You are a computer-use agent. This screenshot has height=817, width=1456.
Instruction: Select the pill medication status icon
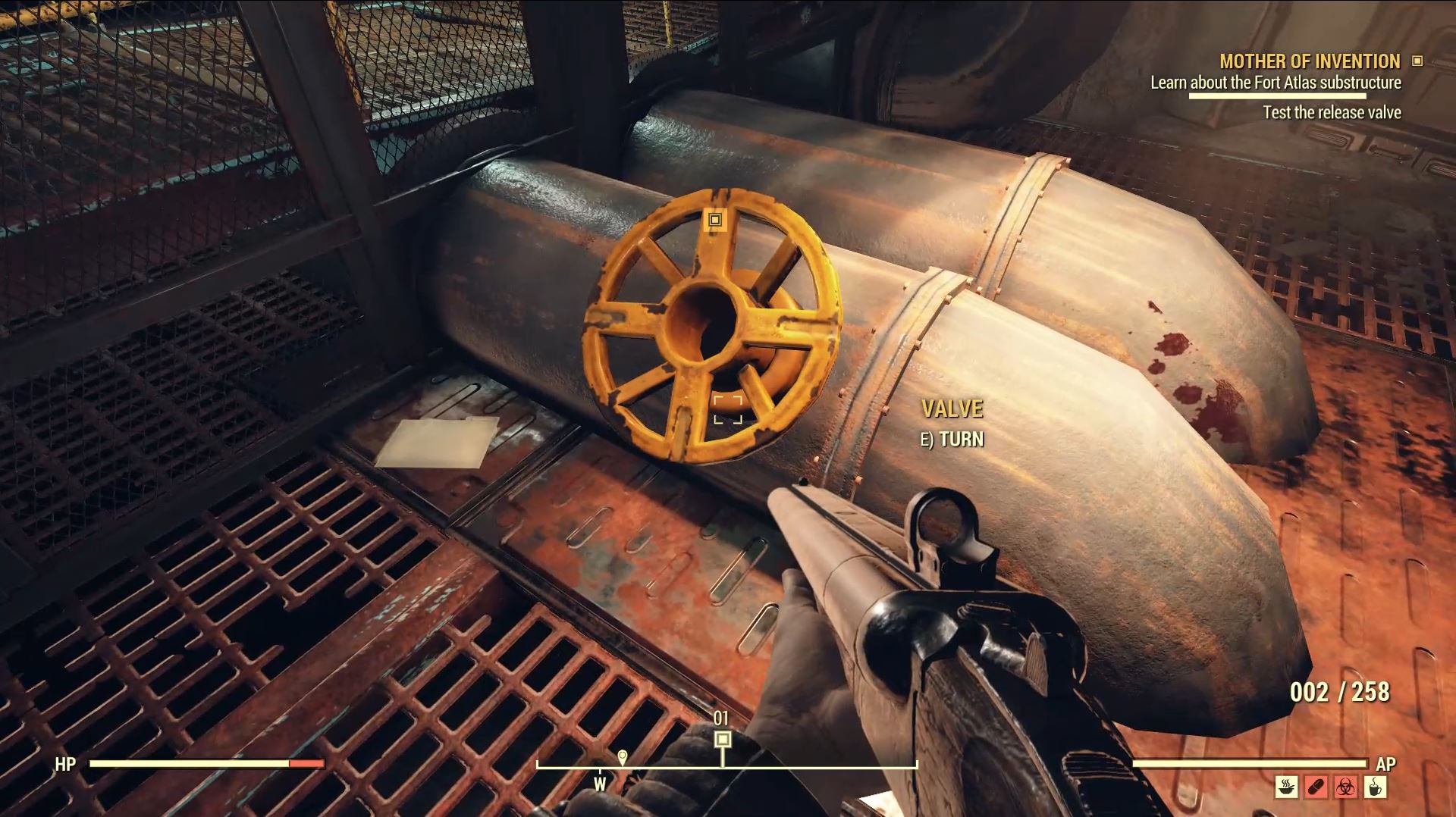1316,787
